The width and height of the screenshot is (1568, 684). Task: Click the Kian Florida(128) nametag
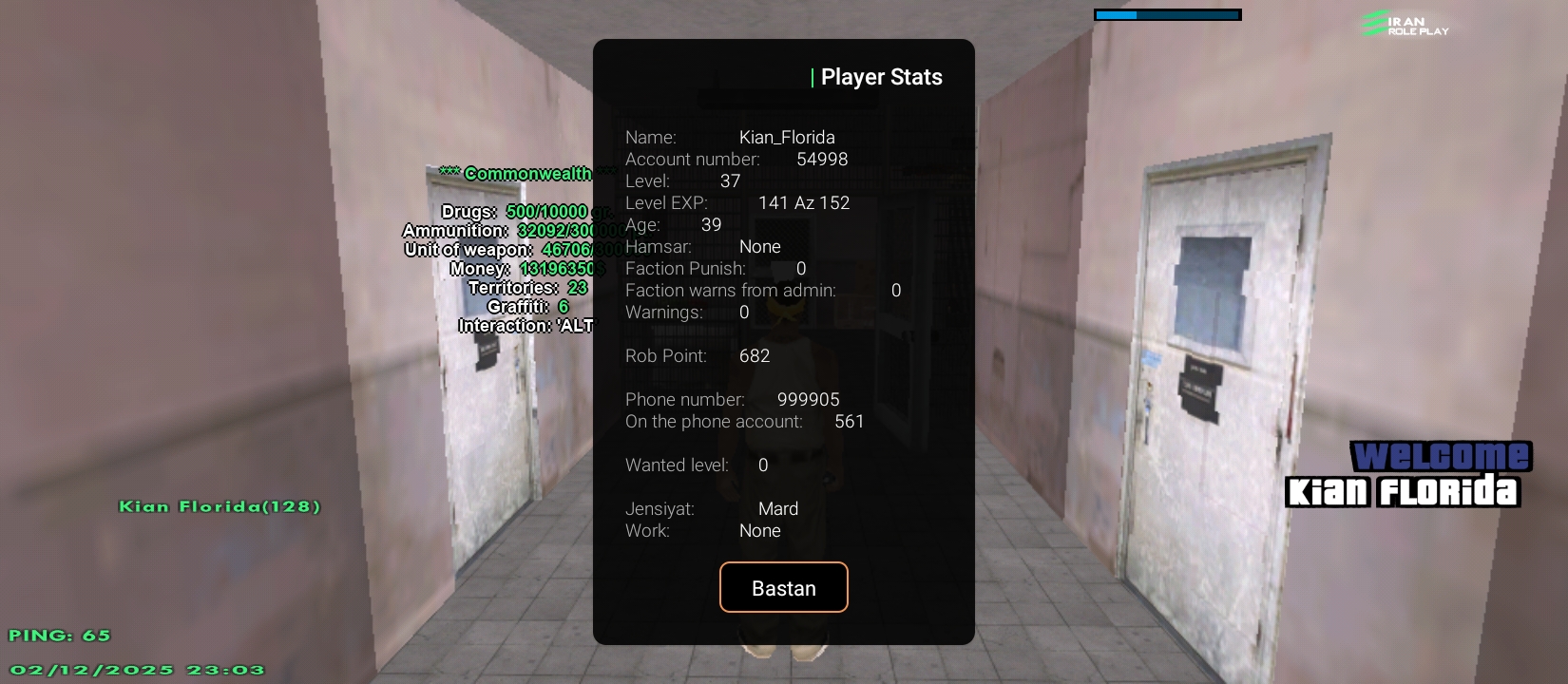218,506
